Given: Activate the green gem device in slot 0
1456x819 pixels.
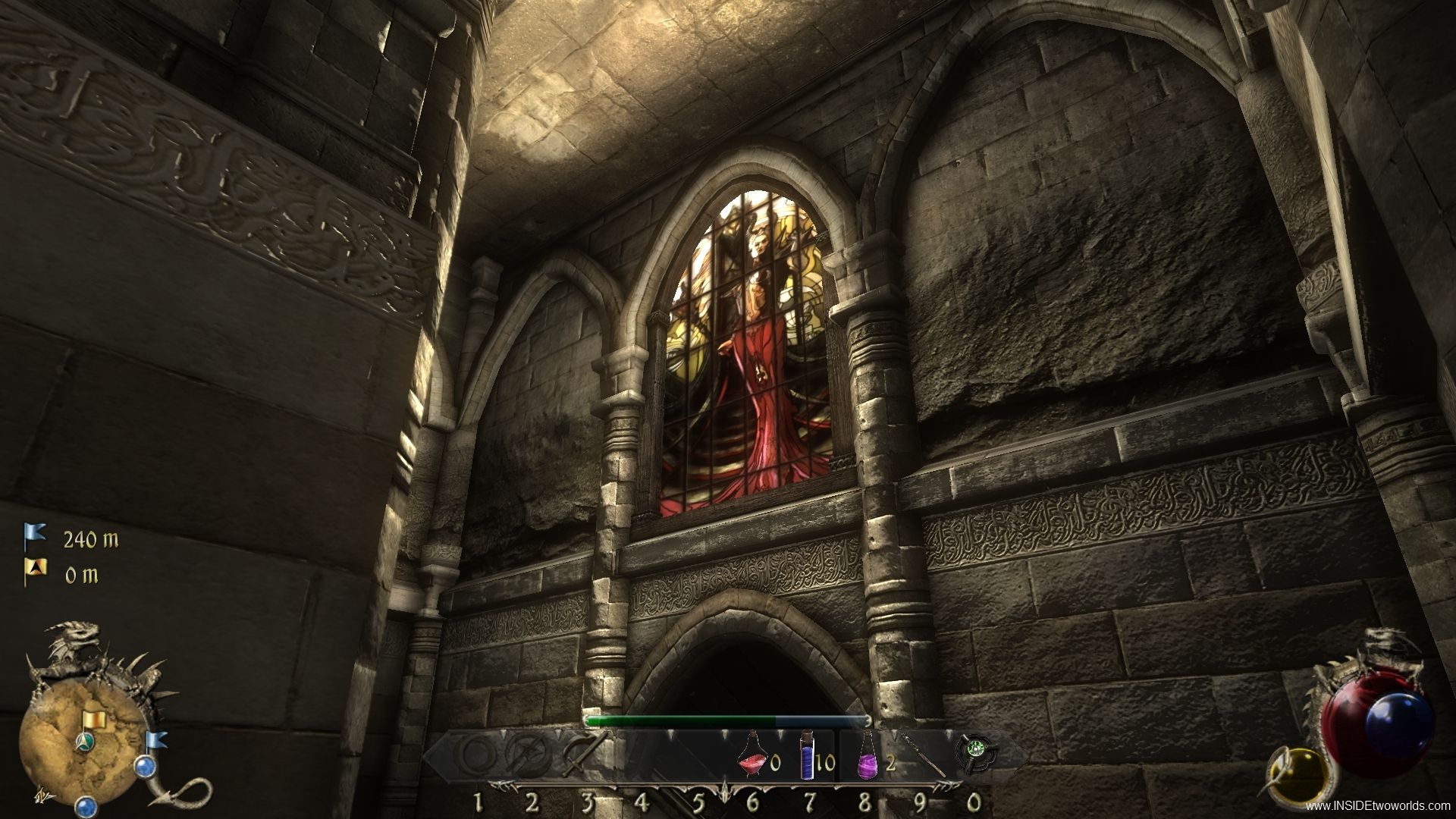Looking at the screenshot, I should 974,755.
